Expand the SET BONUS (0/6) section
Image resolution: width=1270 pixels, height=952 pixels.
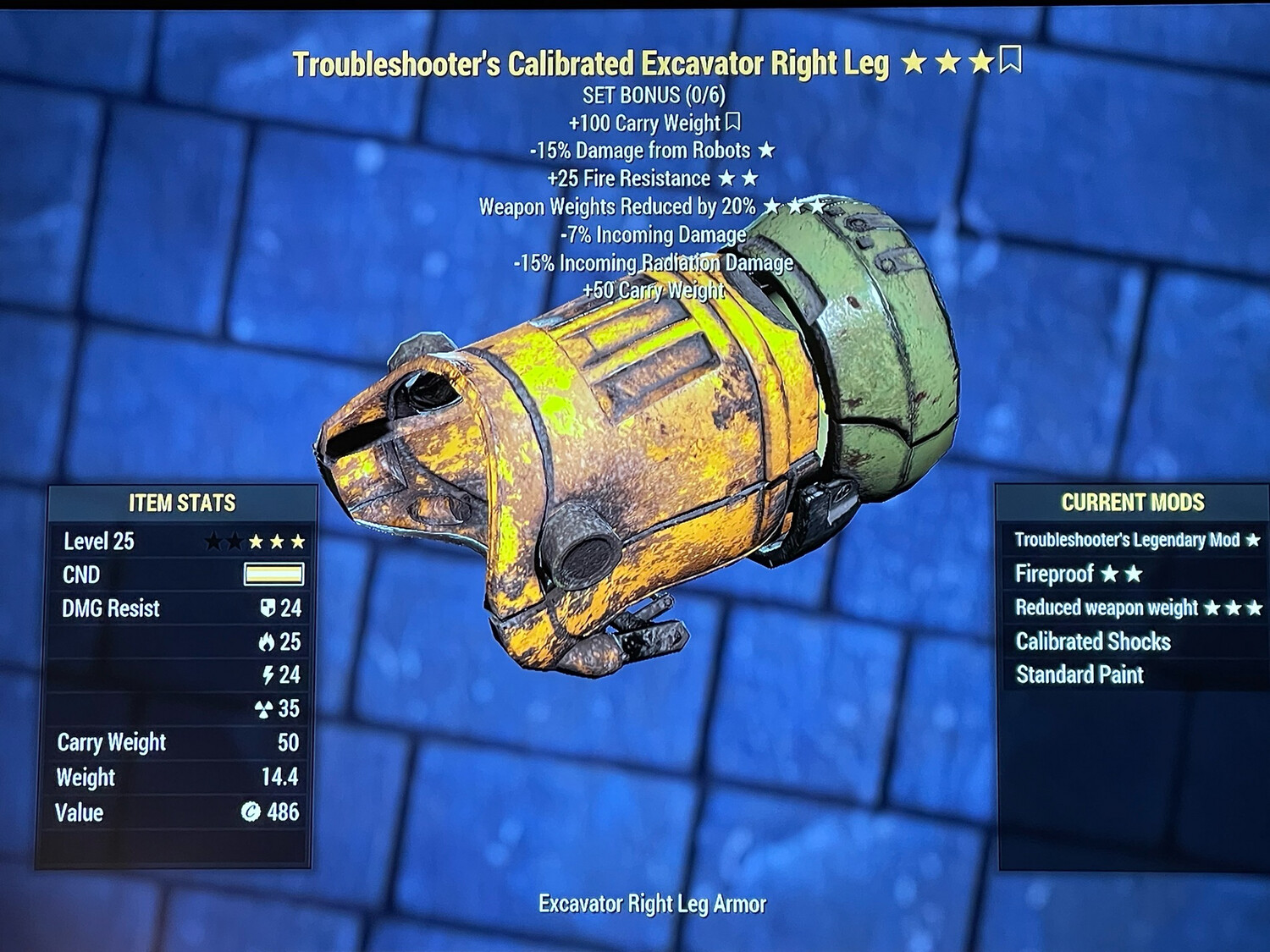click(x=654, y=95)
